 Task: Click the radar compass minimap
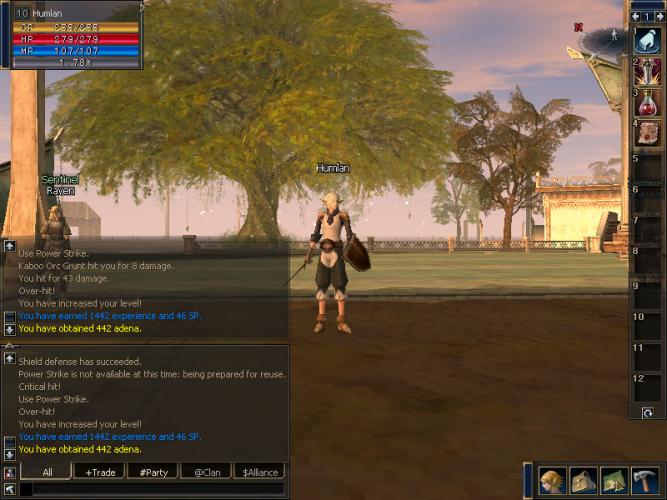tap(607, 40)
